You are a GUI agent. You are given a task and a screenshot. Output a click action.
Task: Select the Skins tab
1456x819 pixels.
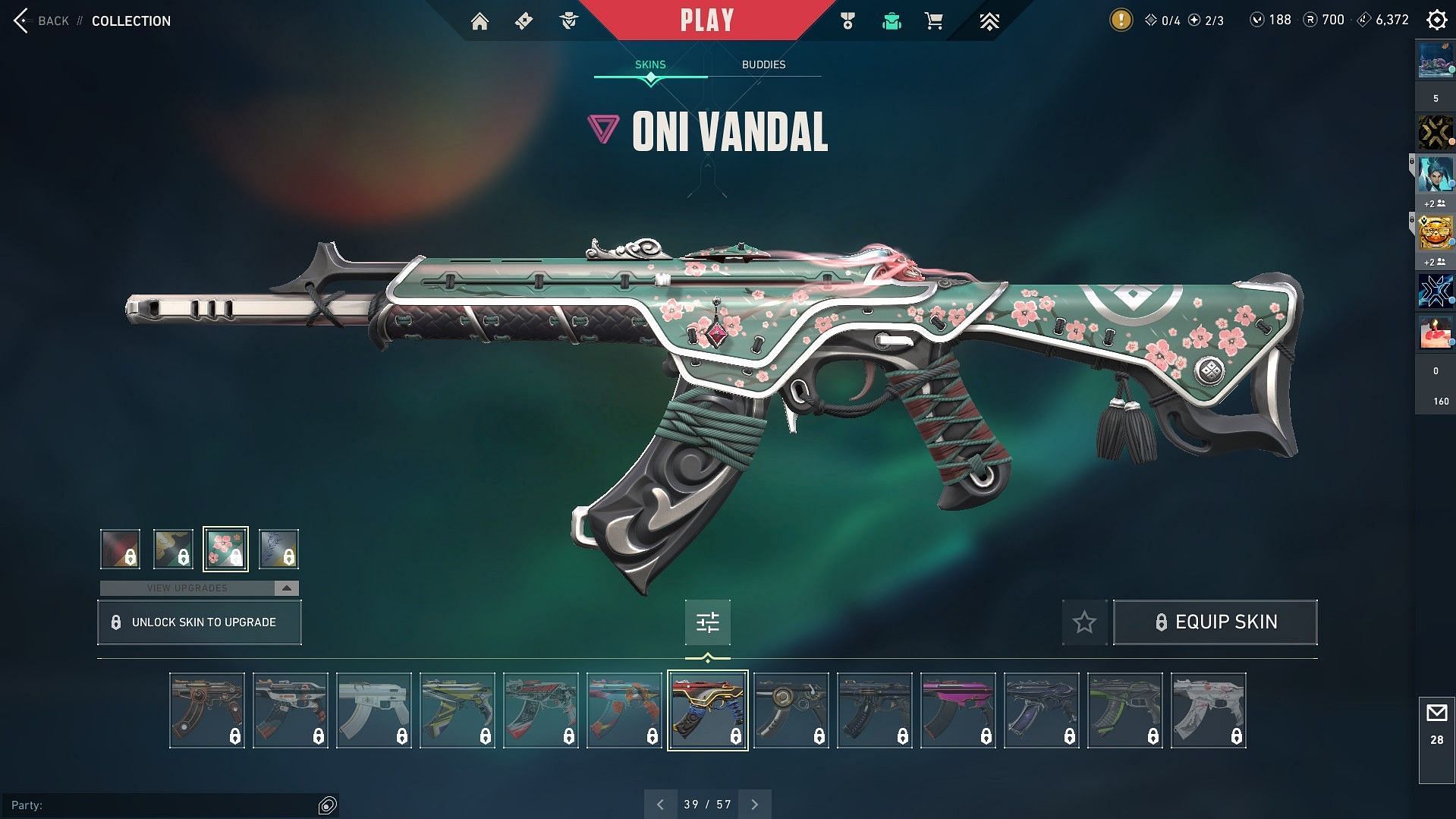tap(650, 65)
